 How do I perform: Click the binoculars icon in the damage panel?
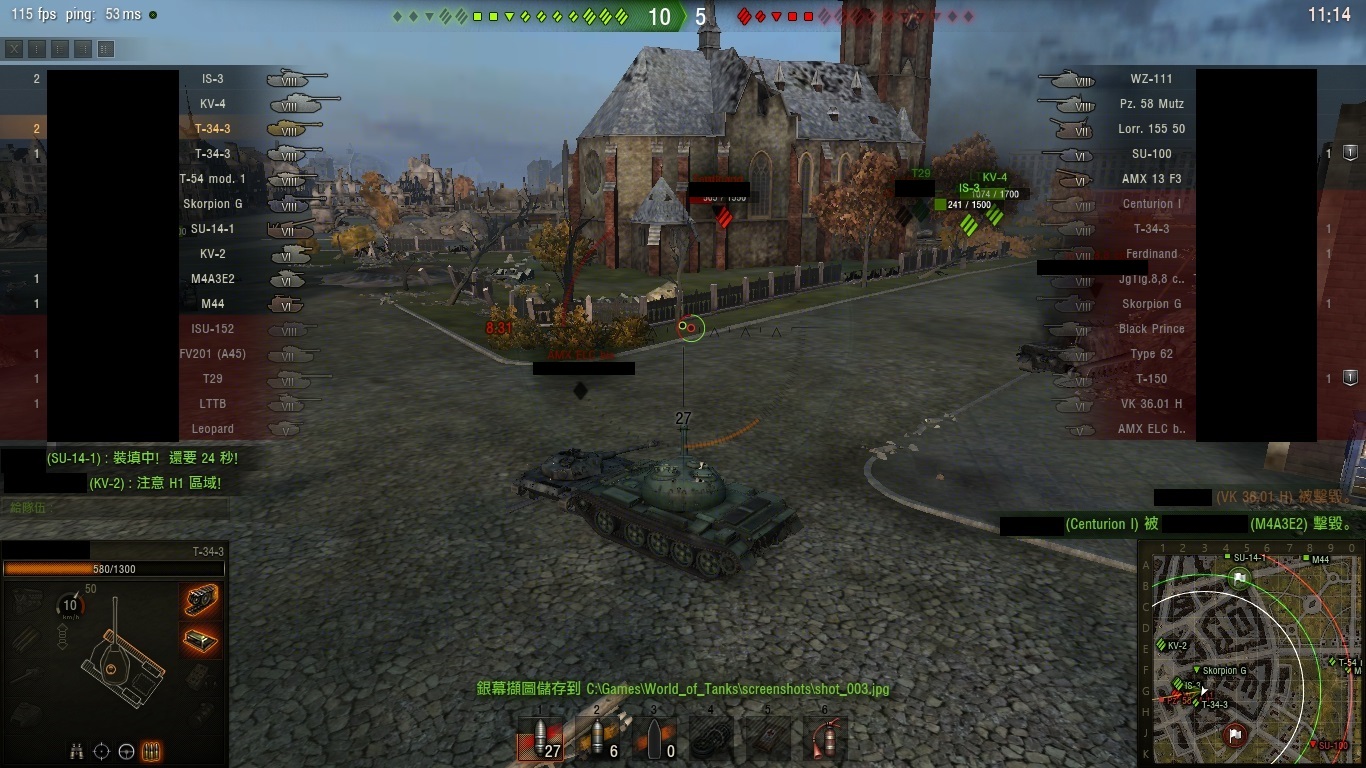coord(77,750)
